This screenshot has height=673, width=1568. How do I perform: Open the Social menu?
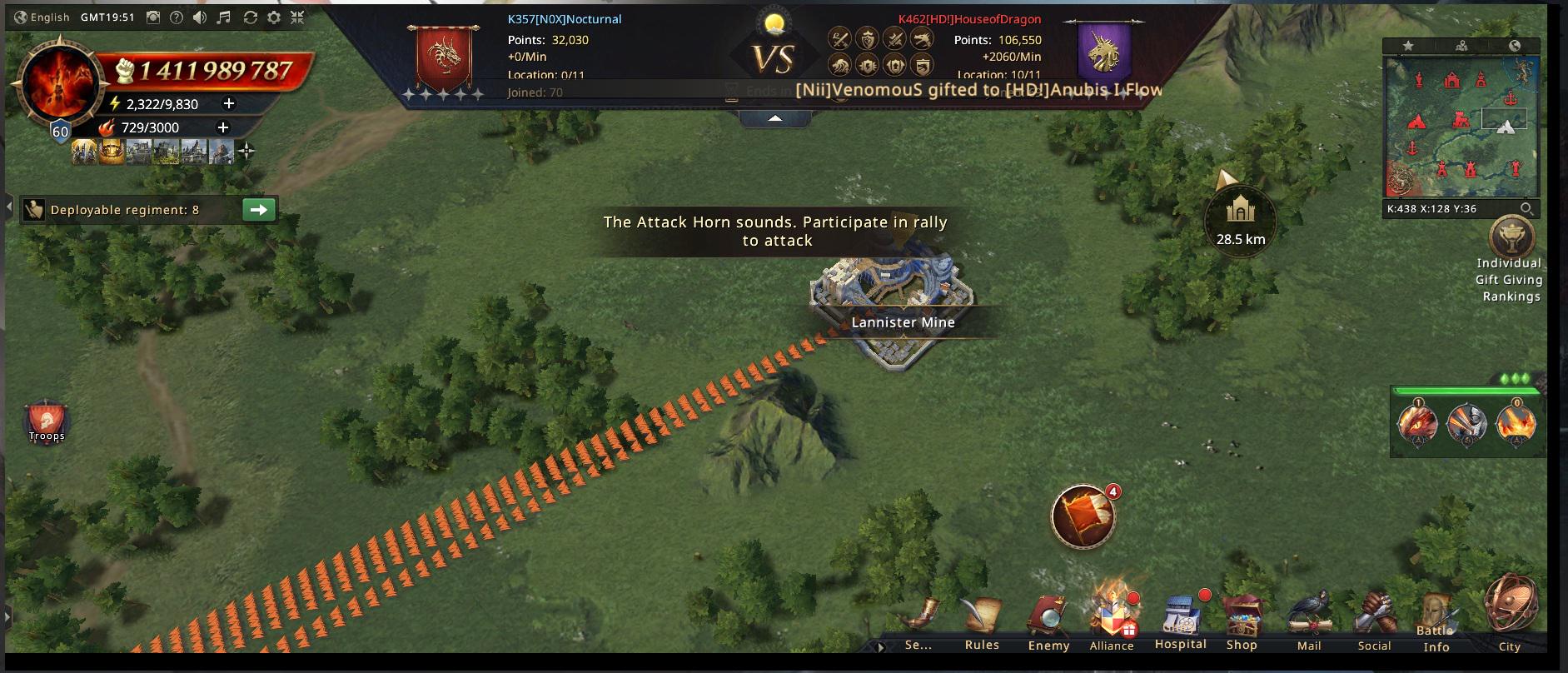(1374, 623)
